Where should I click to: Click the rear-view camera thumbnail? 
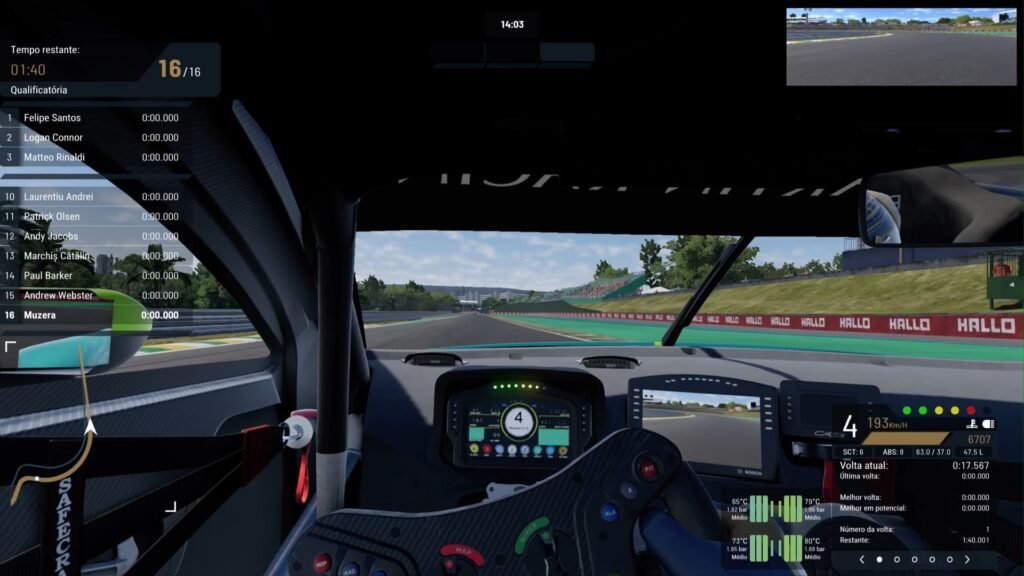coord(901,46)
